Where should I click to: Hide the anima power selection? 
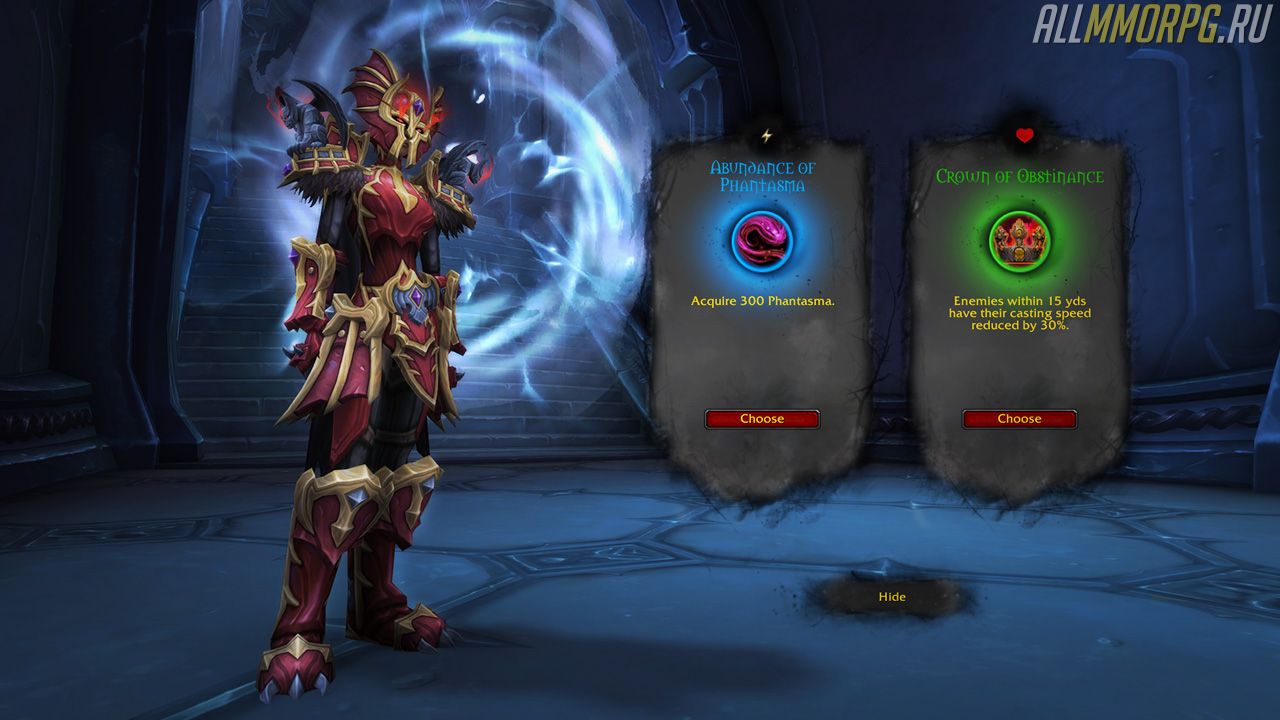tap(891, 597)
